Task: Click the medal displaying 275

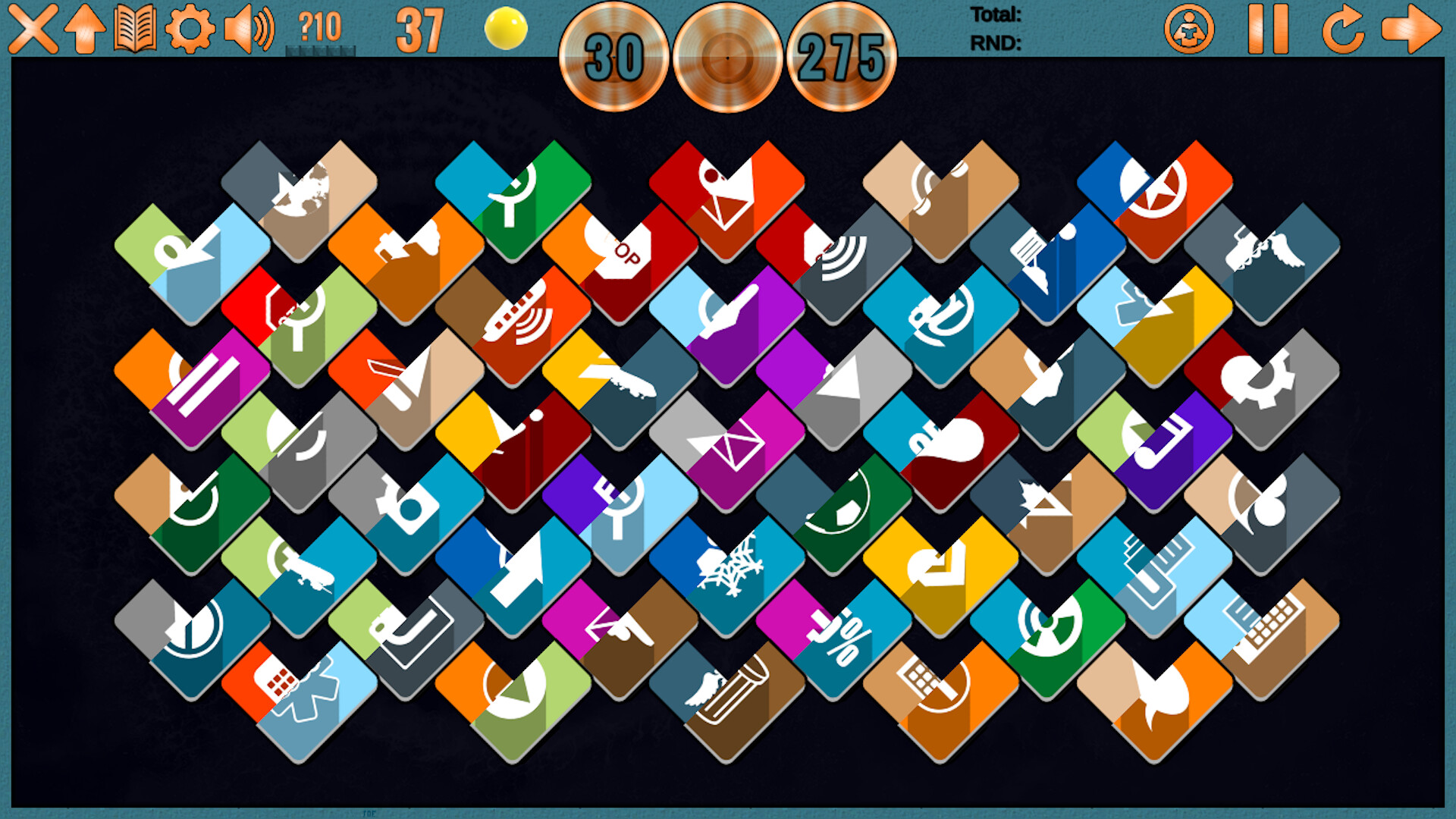Action: [844, 57]
